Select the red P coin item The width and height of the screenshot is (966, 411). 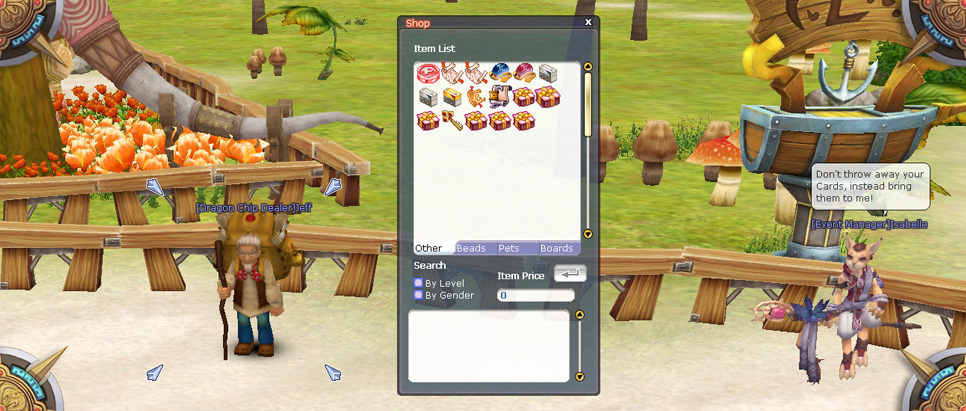[x=428, y=73]
